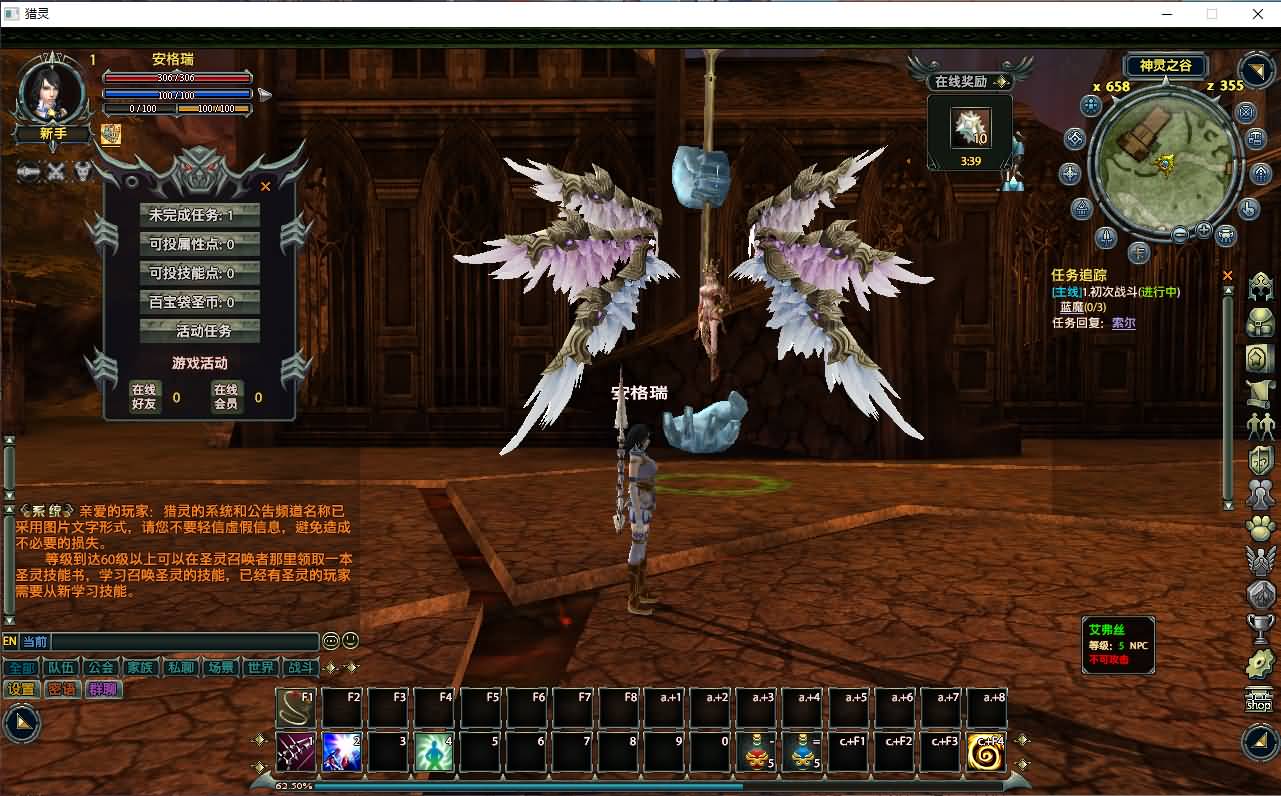
Task: Open the paw print pet menu
Action: point(1260,527)
